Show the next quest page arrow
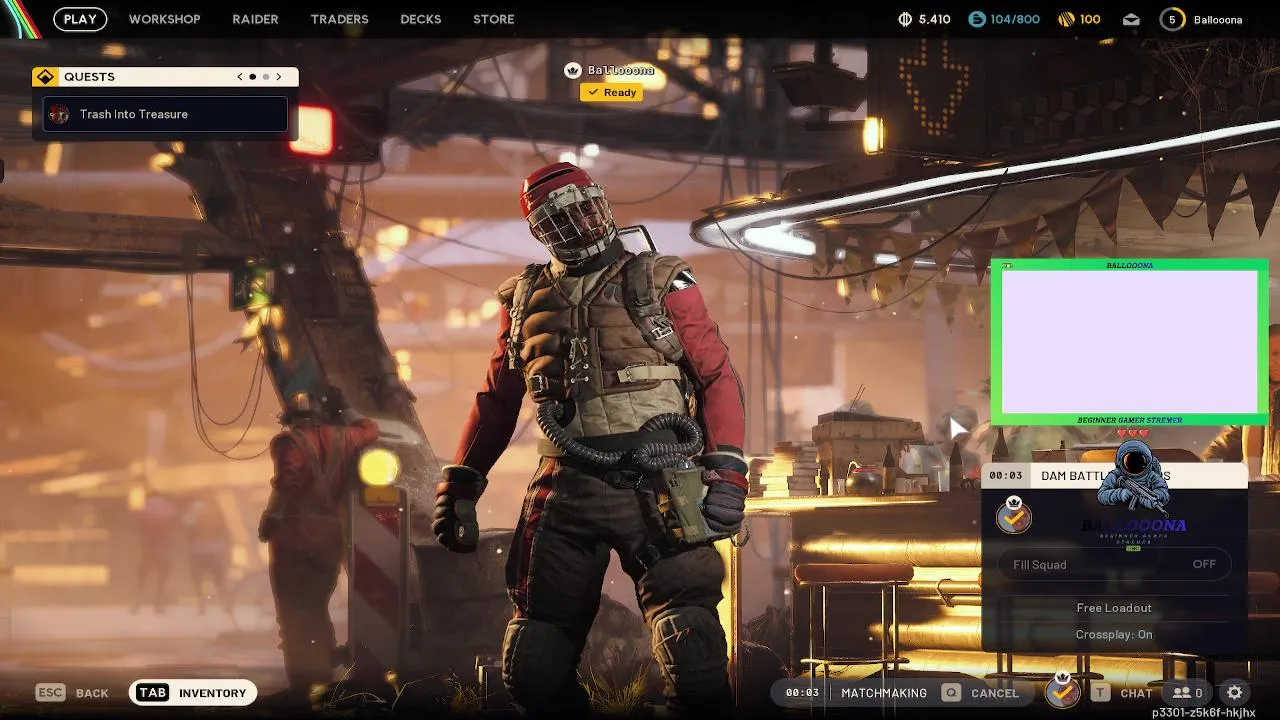 (279, 77)
